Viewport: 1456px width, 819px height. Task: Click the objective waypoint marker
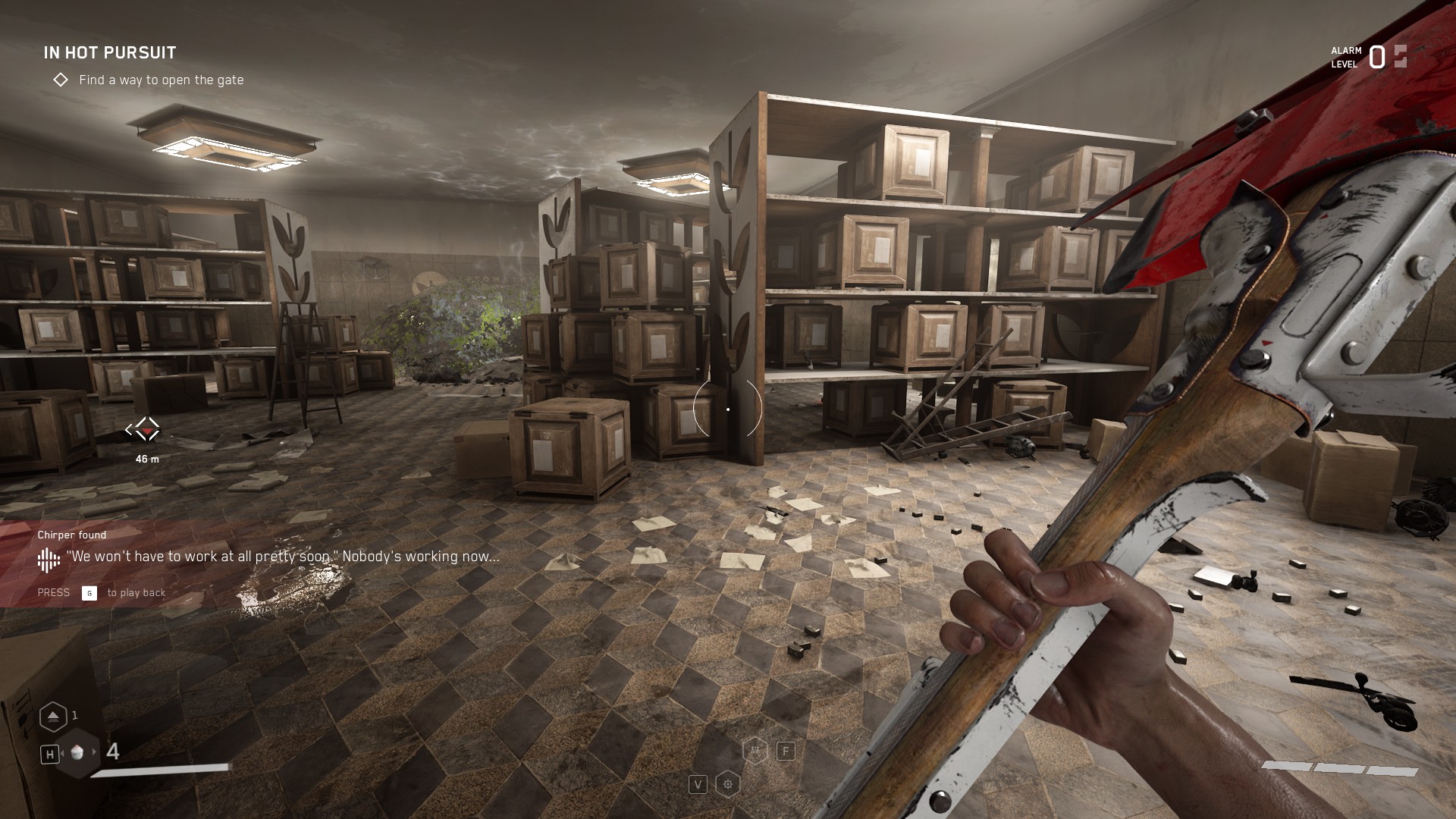tap(143, 431)
